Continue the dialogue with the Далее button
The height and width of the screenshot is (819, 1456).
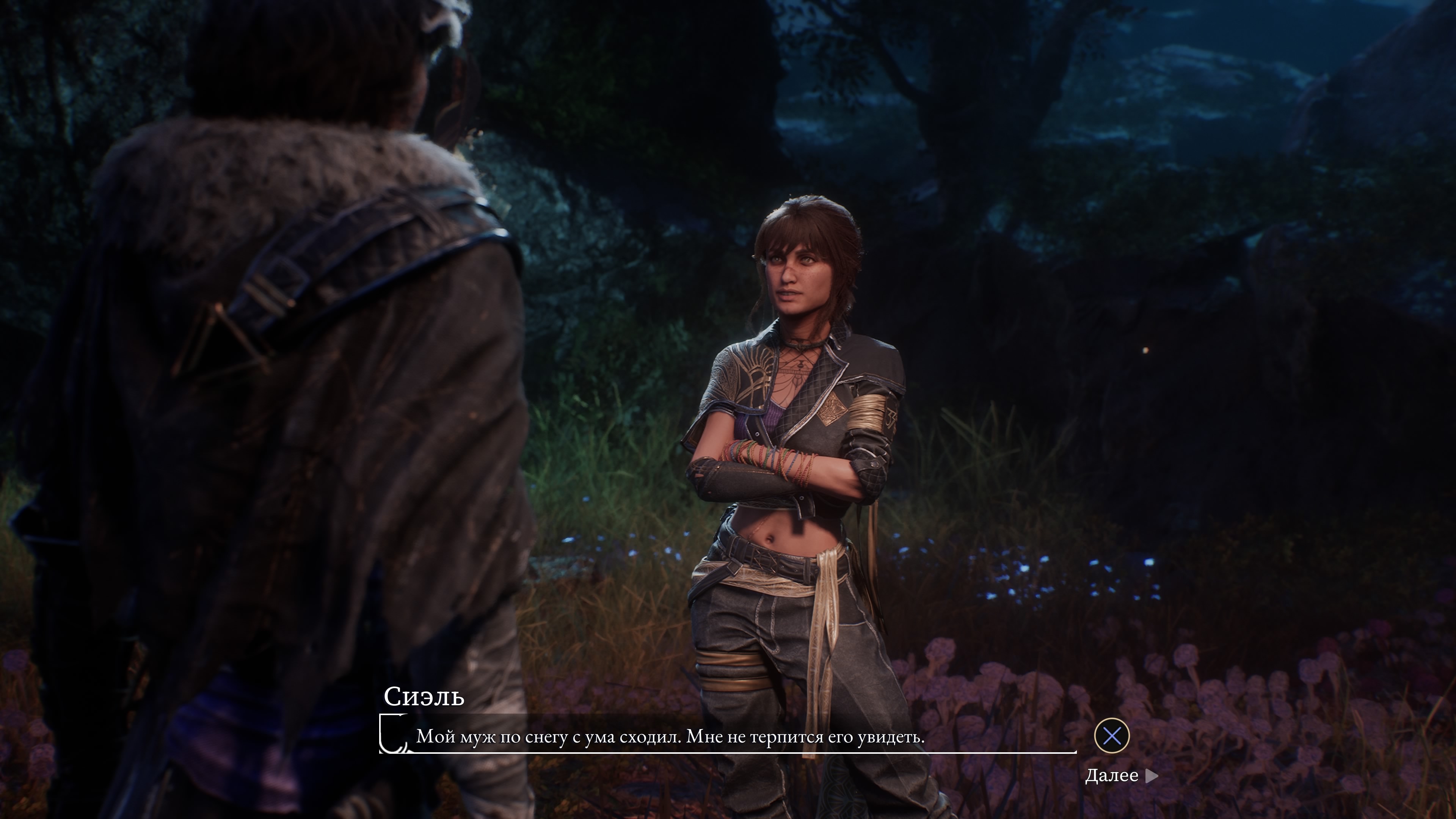click(x=1121, y=775)
